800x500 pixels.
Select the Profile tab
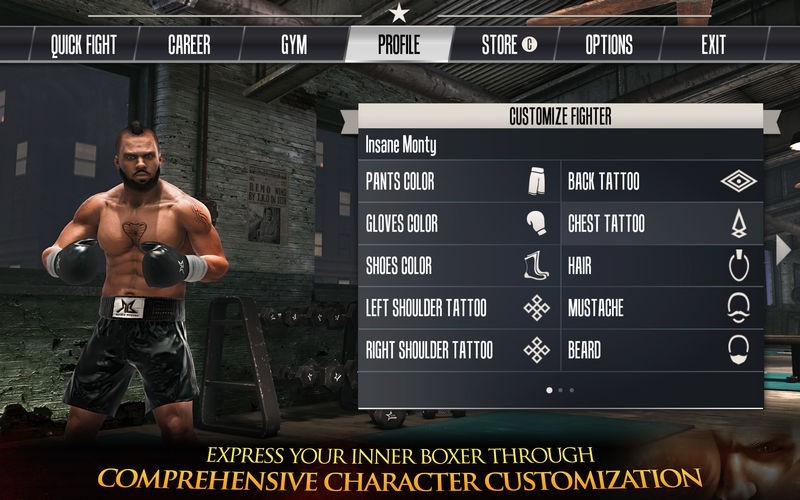click(x=399, y=45)
